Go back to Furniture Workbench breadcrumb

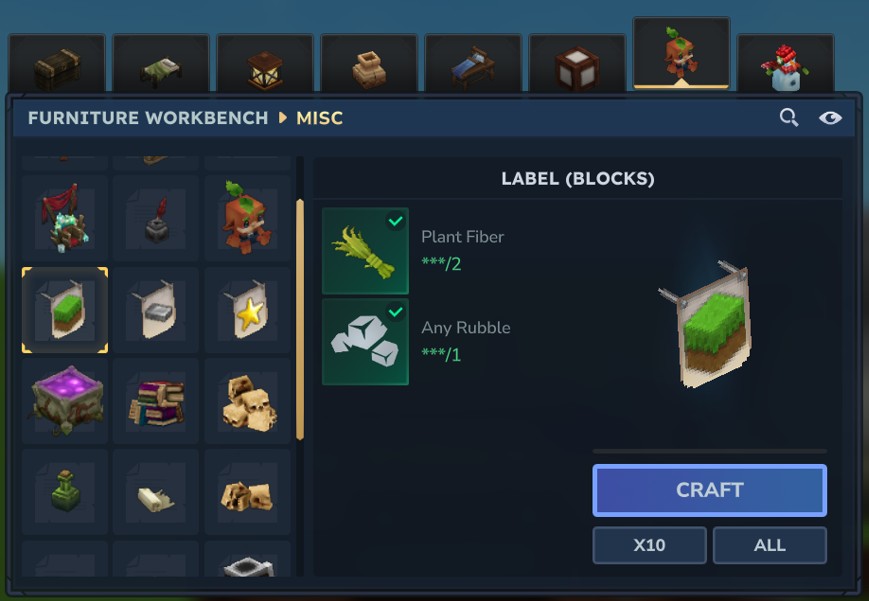[x=148, y=118]
